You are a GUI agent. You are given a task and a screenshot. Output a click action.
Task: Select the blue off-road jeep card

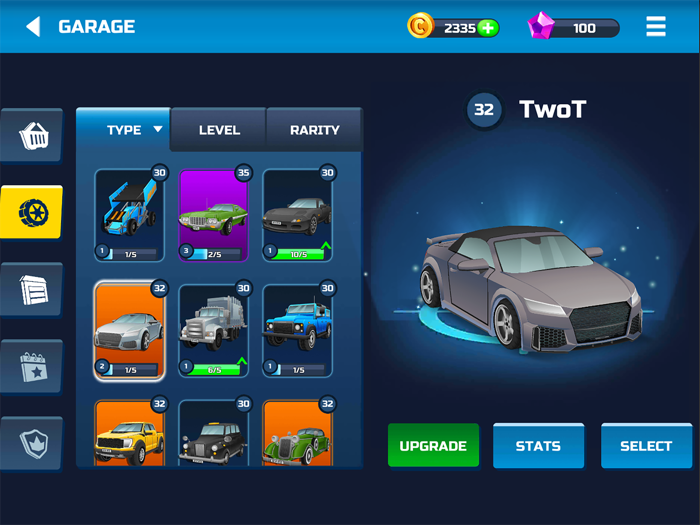(297, 331)
